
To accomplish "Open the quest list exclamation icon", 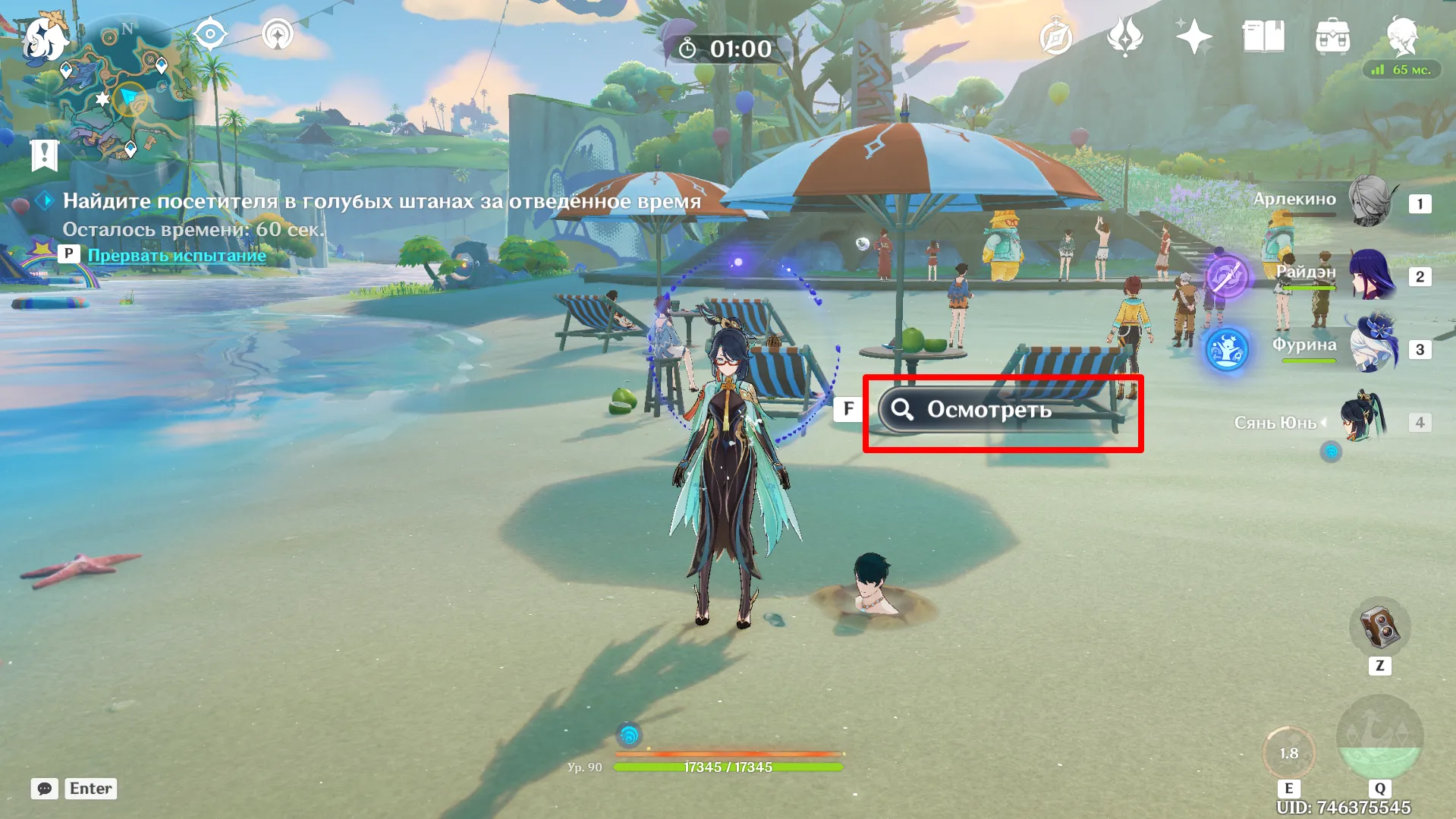I will [44, 155].
